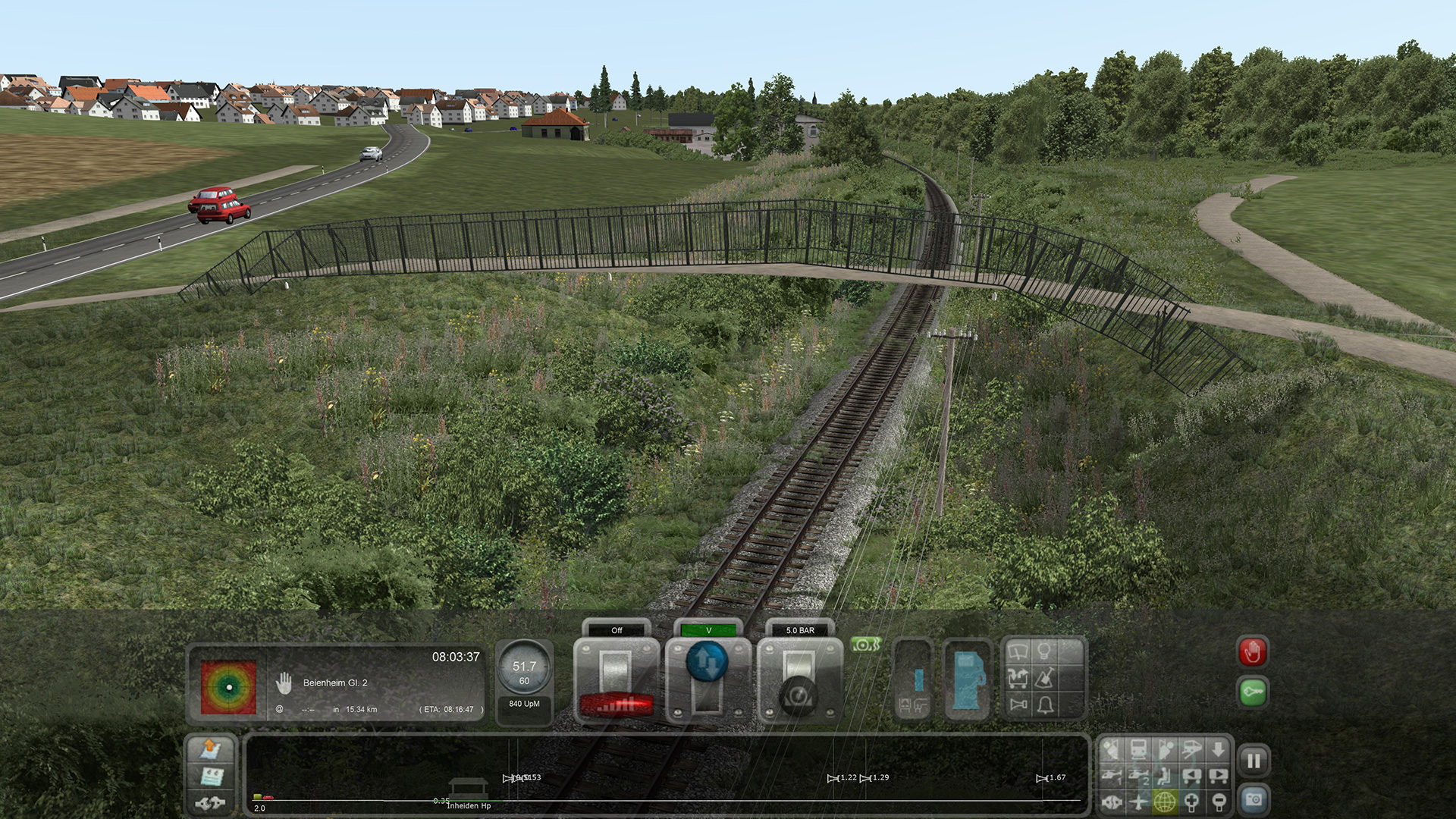Toggle the windshield wipers icon
The width and height of the screenshot is (1456, 819).
(x=1018, y=651)
